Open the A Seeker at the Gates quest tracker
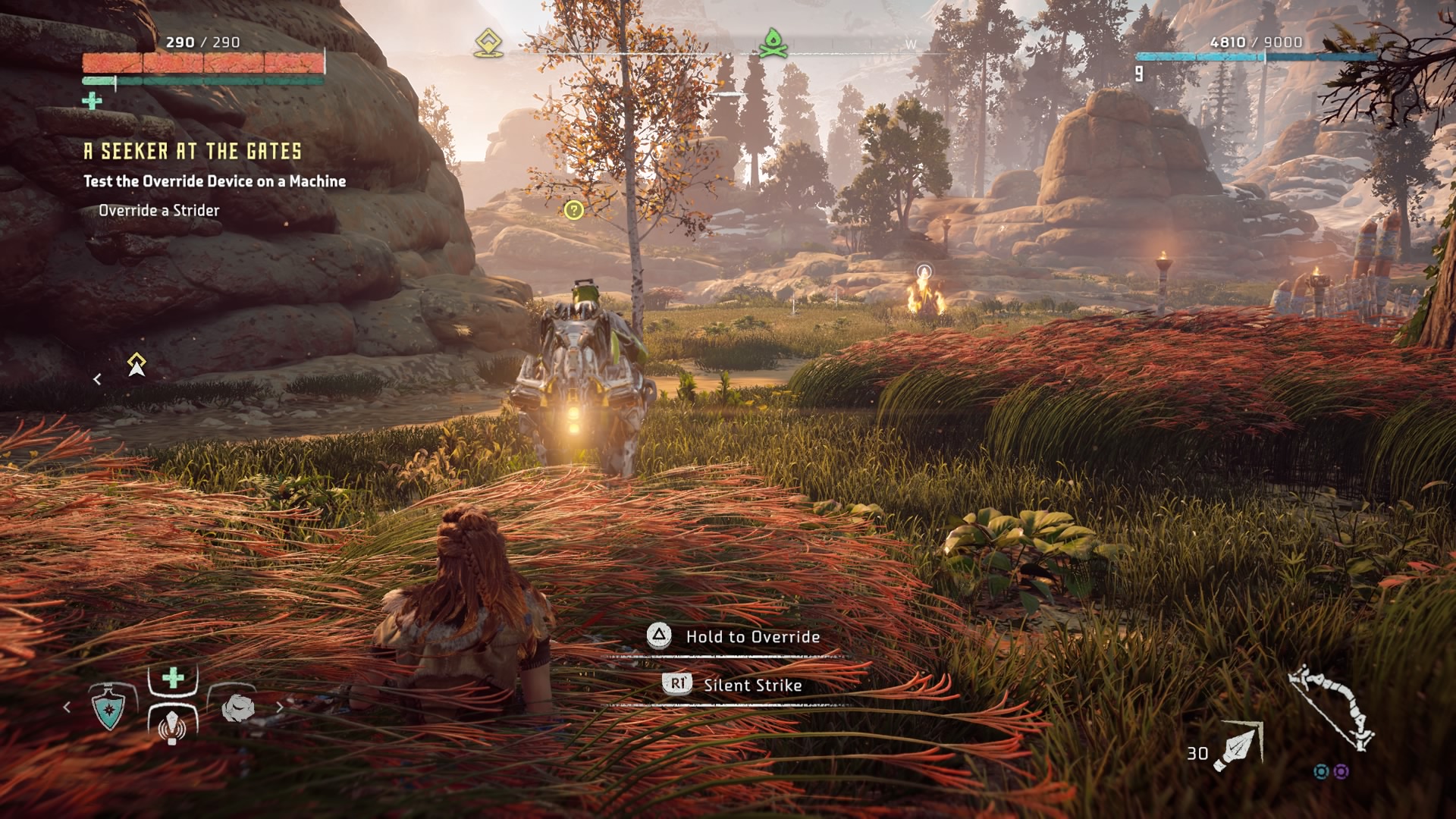Viewport: 1456px width, 819px height. click(x=193, y=152)
